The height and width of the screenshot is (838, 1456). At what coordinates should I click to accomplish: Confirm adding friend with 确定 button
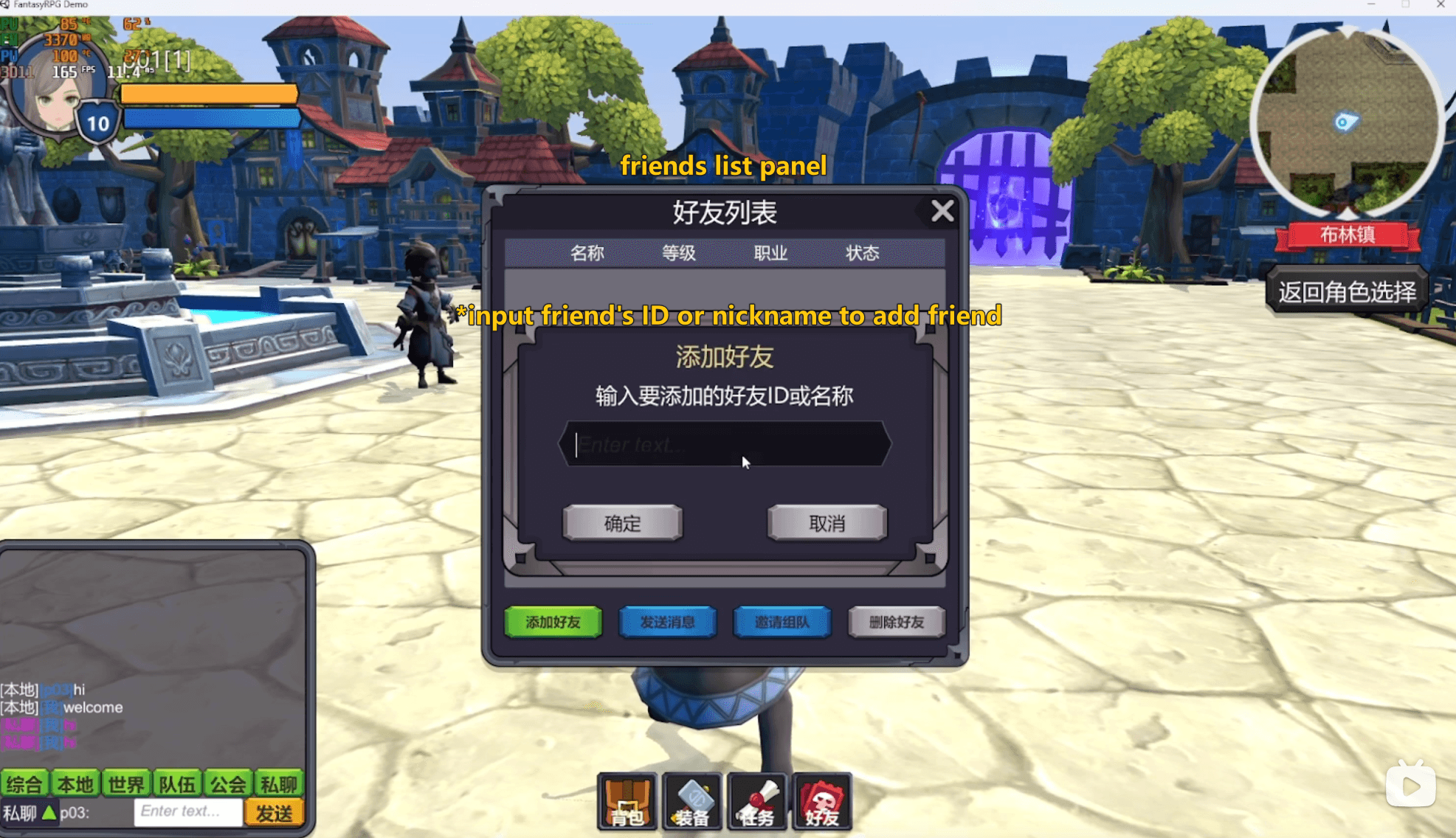click(x=622, y=523)
